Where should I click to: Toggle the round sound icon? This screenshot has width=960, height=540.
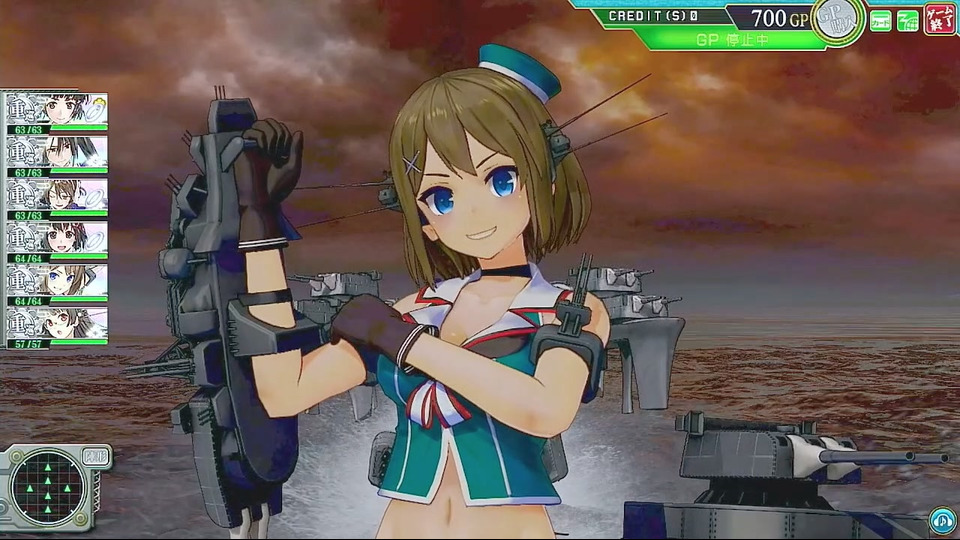[x=941, y=519]
